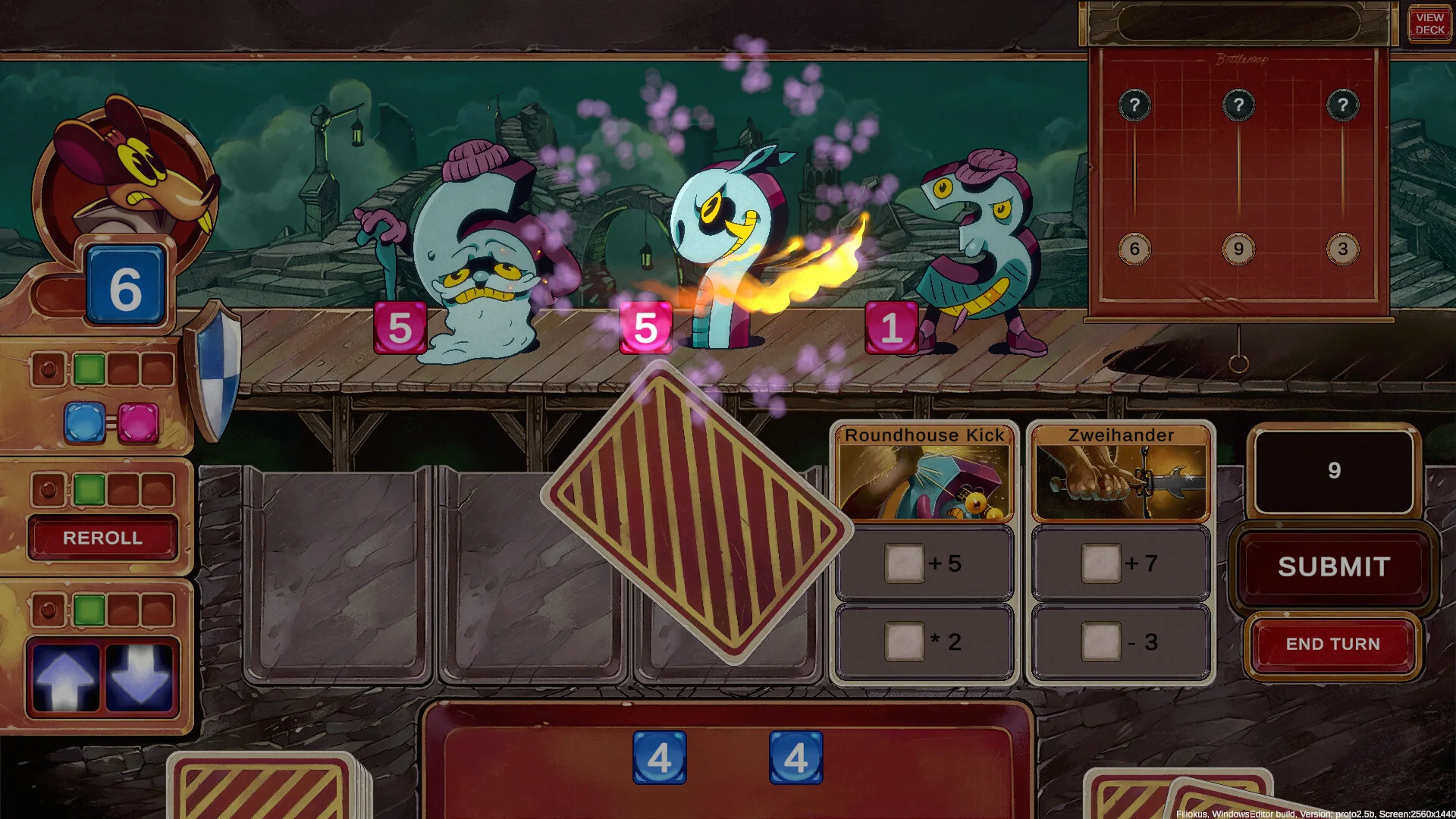
Task: Select battlemap node numbered 3
Action: pos(1342,249)
